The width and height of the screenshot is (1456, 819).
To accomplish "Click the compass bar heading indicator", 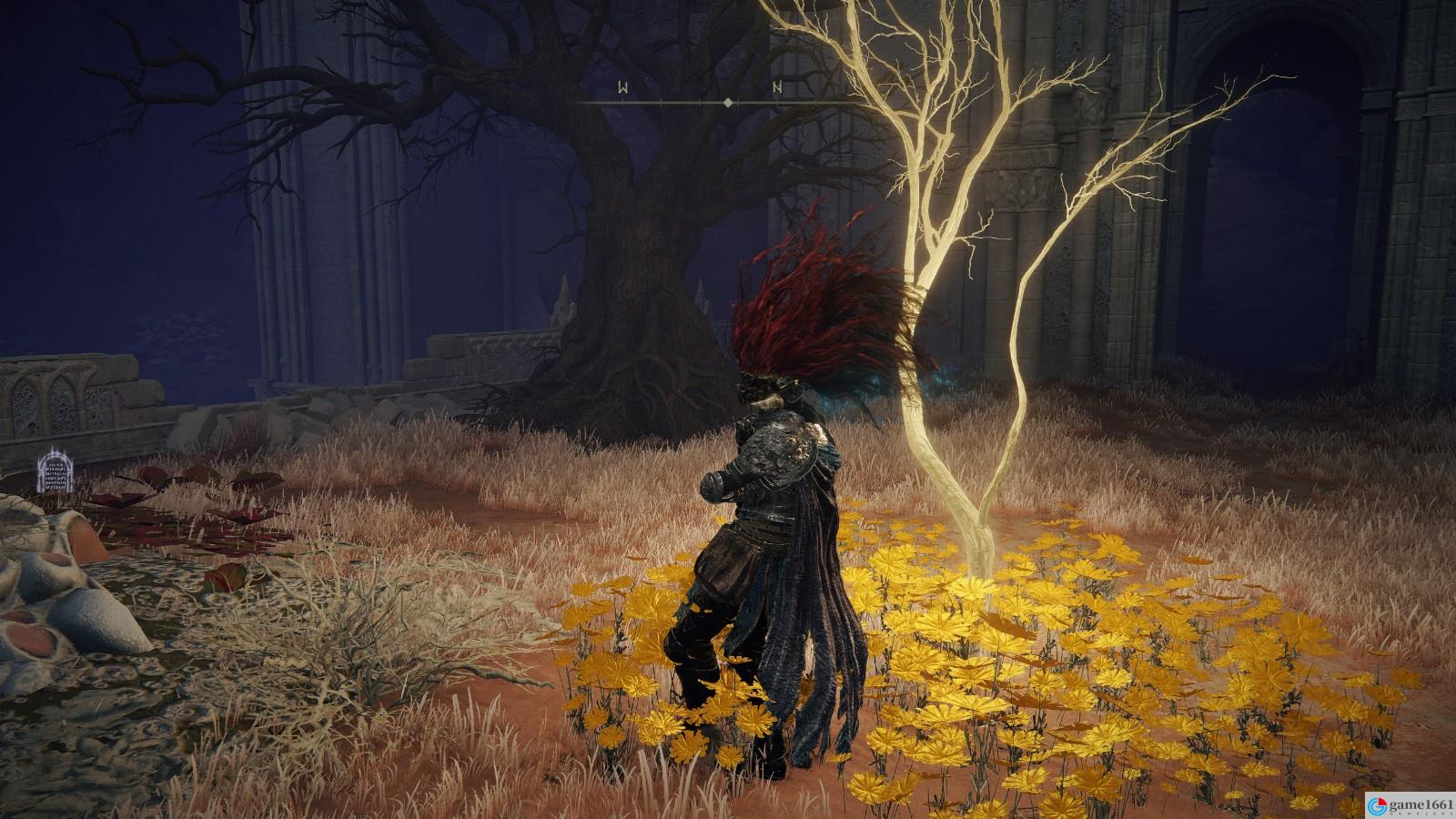I will [x=727, y=104].
